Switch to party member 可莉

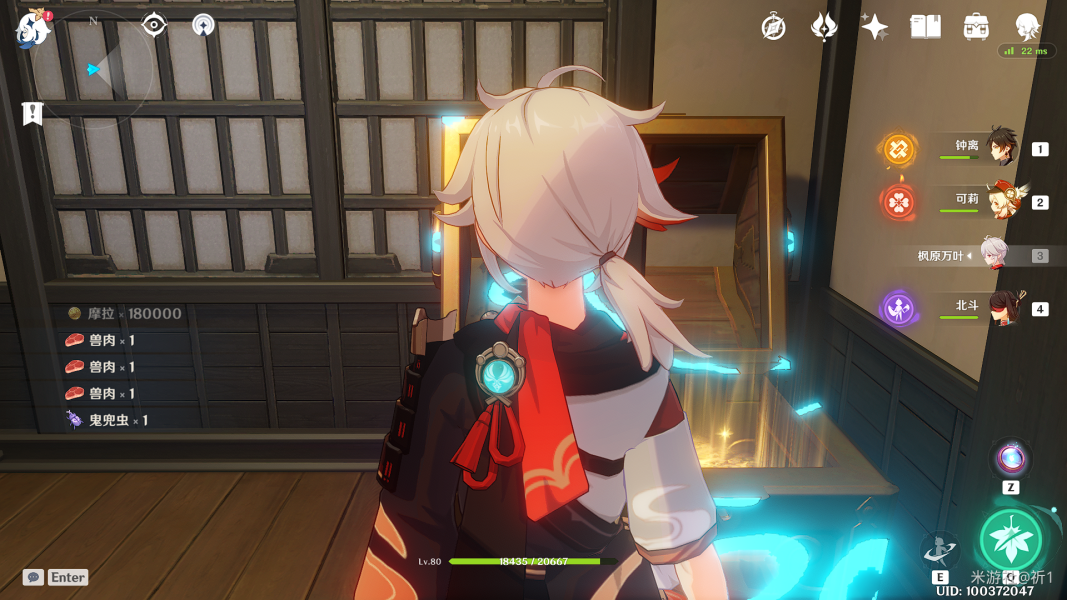click(1000, 201)
